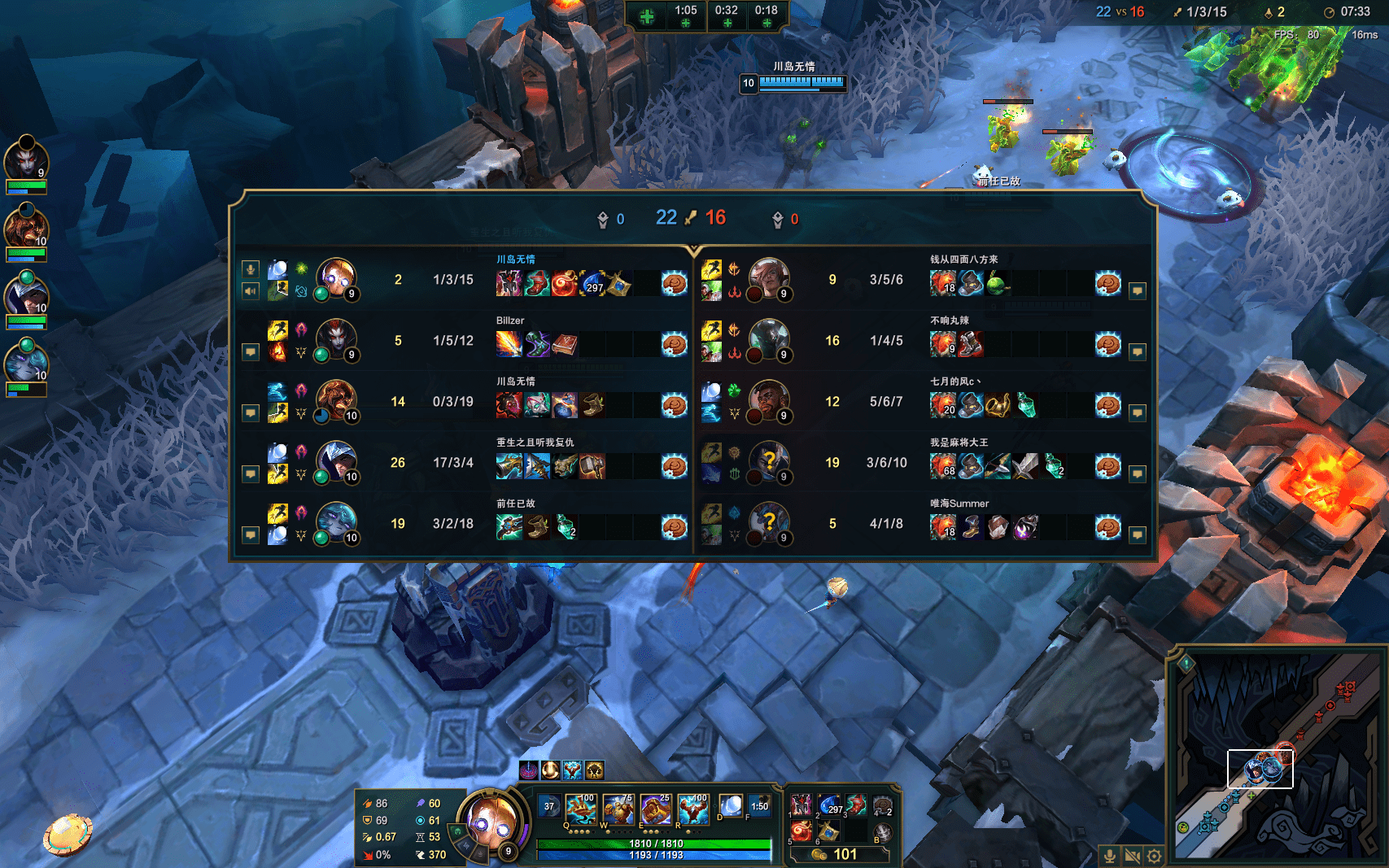Screen dimensions: 1389x868
Task: Mute chat for player Billzer
Action: tap(251, 352)
